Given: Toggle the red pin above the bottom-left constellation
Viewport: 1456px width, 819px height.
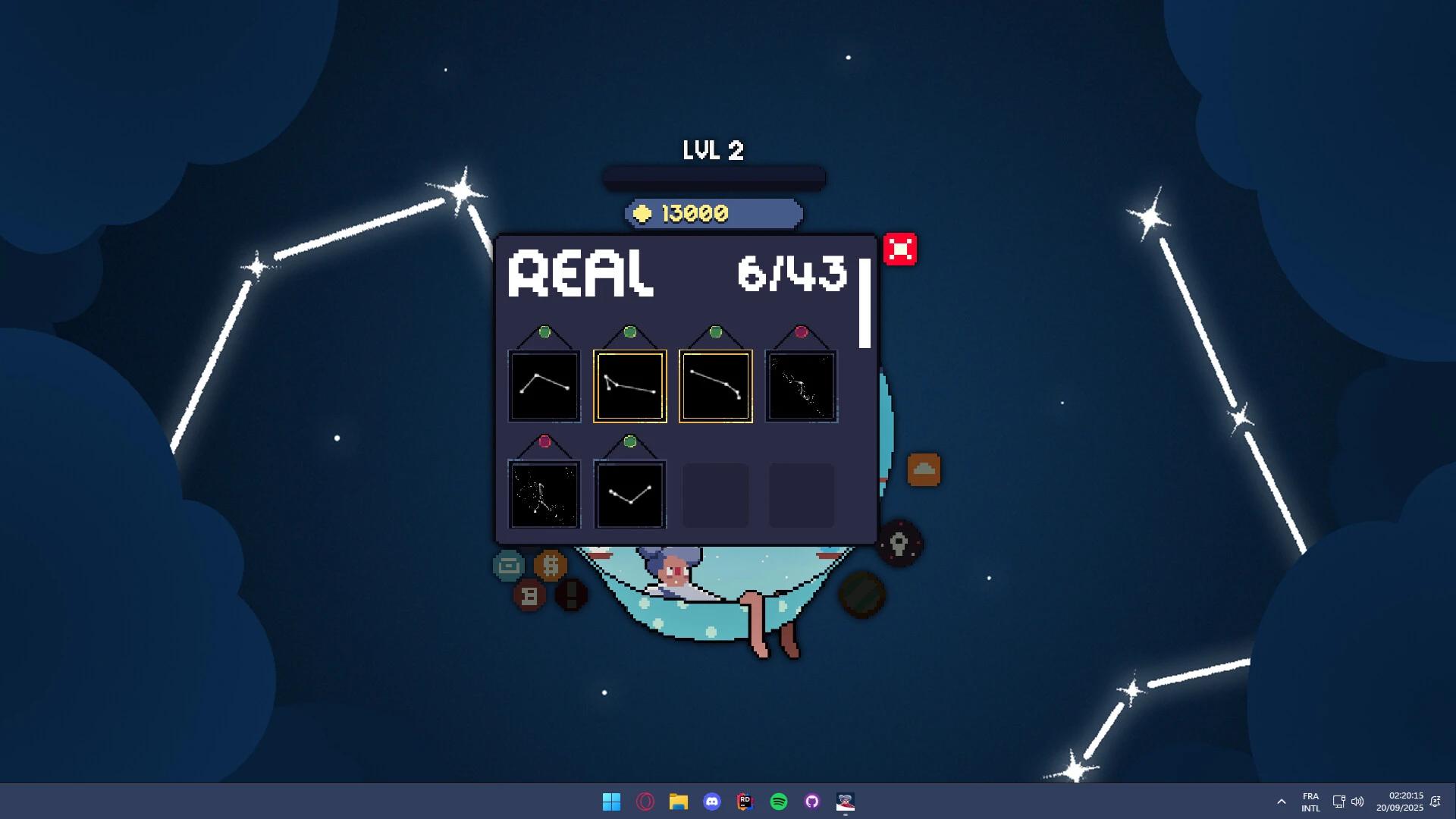Looking at the screenshot, I should coord(544,441).
